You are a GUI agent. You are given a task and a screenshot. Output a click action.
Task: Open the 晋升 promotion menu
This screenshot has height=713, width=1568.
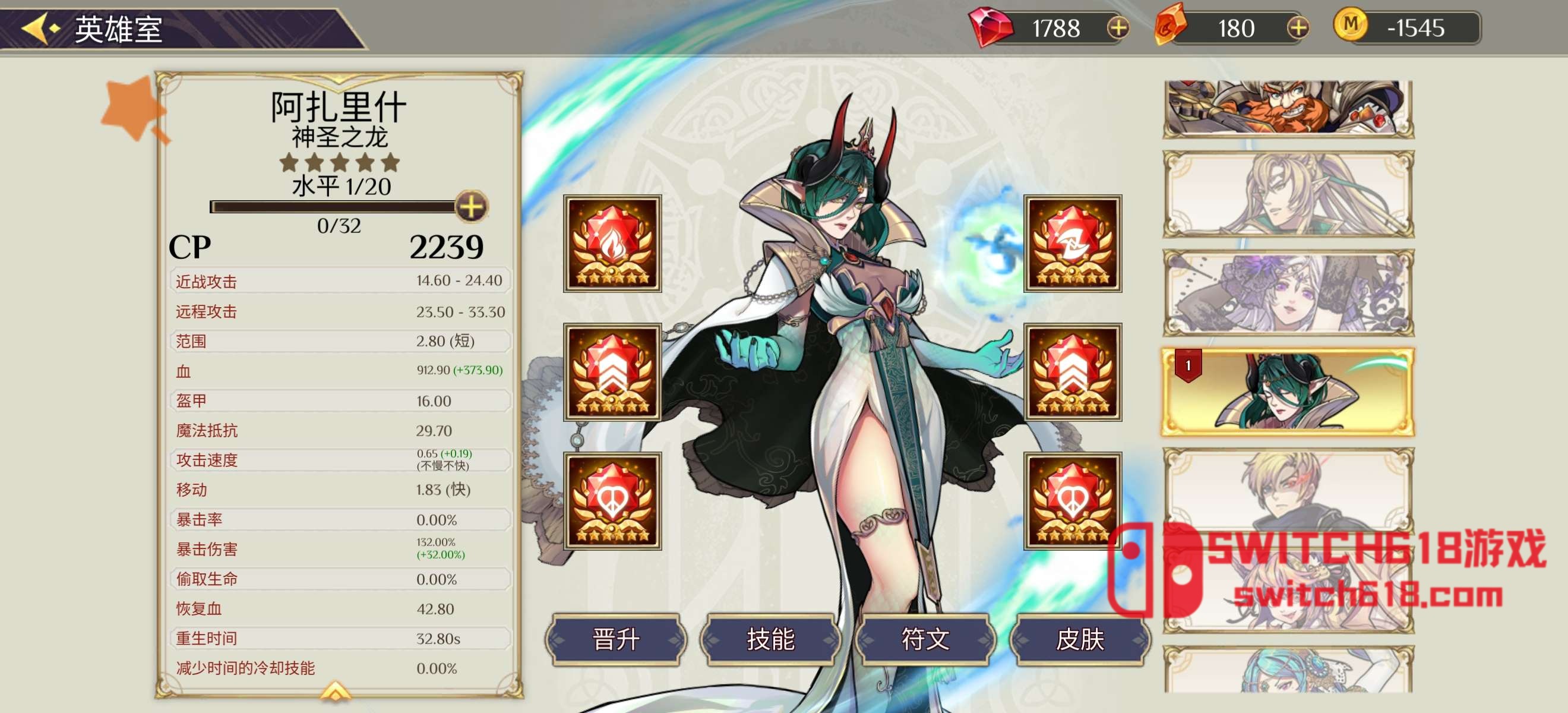615,639
